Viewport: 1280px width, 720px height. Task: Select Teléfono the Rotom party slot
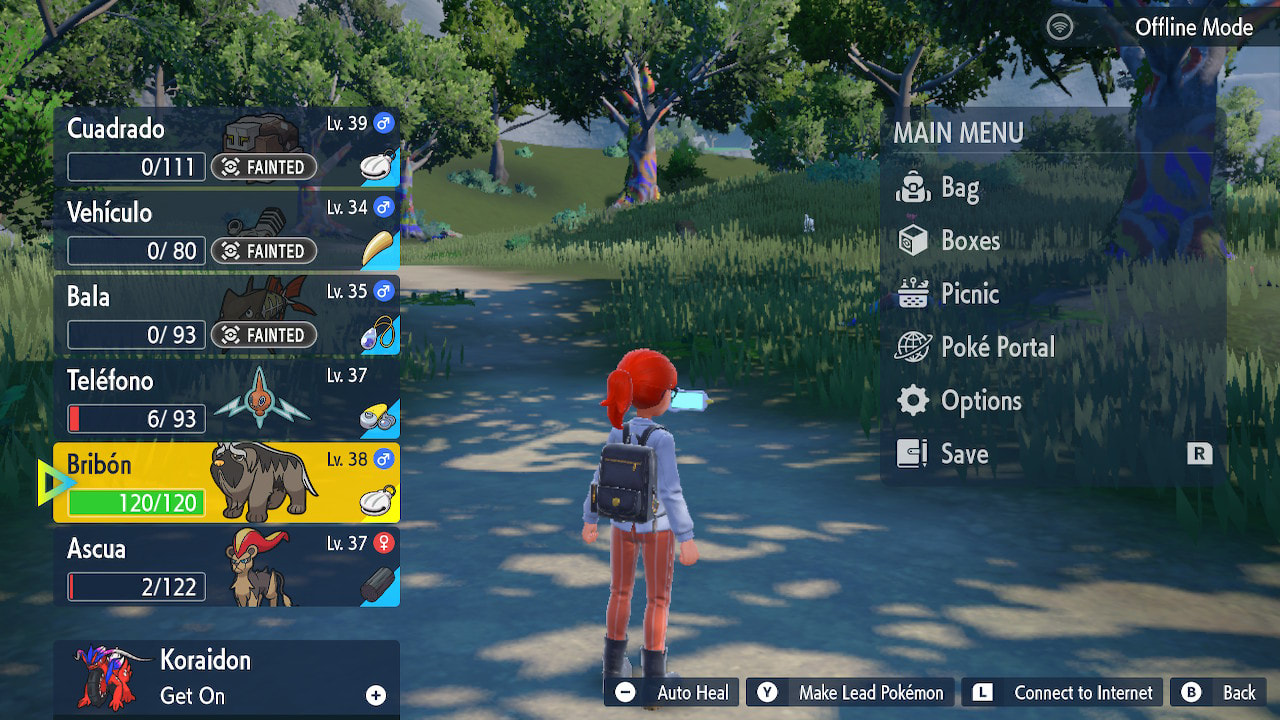(x=226, y=400)
